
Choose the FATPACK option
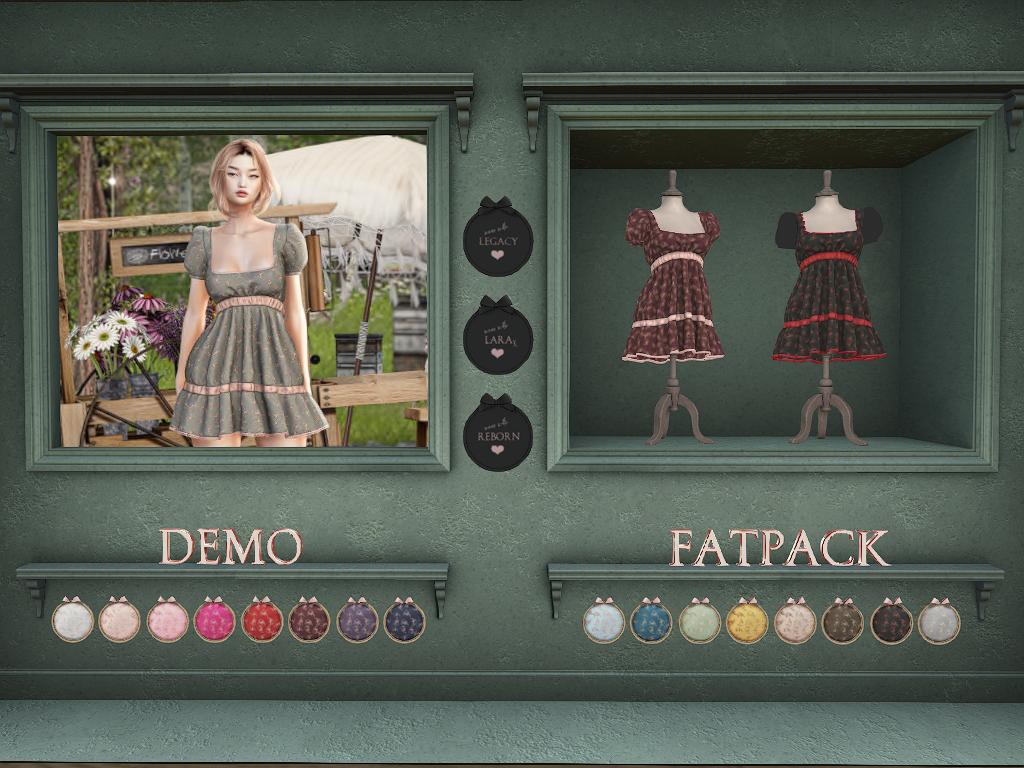click(x=779, y=548)
